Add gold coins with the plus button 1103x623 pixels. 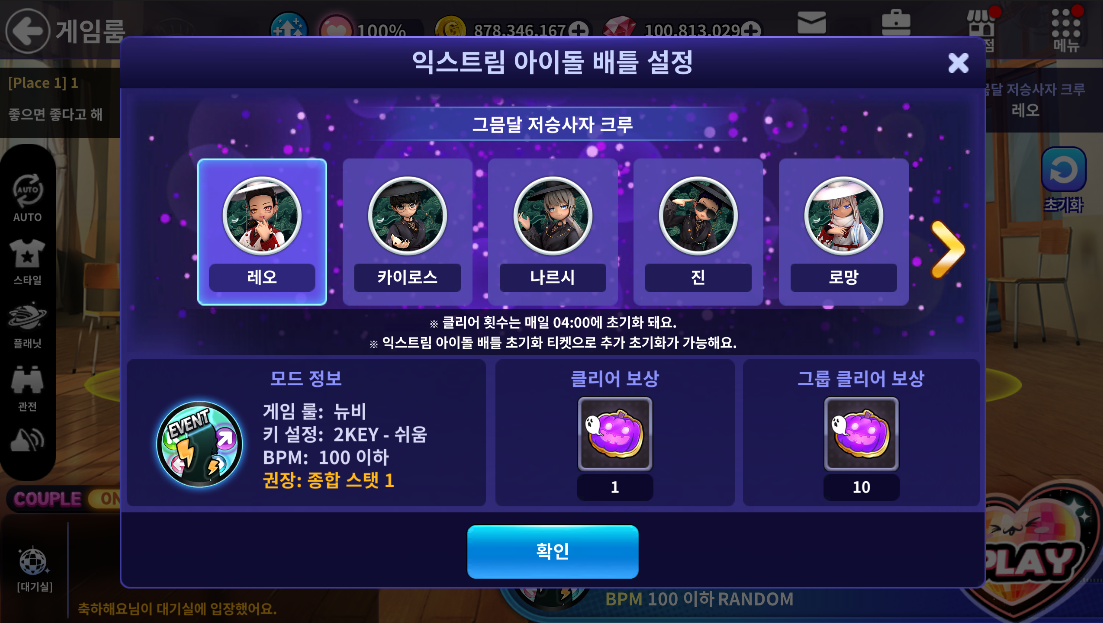(579, 30)
